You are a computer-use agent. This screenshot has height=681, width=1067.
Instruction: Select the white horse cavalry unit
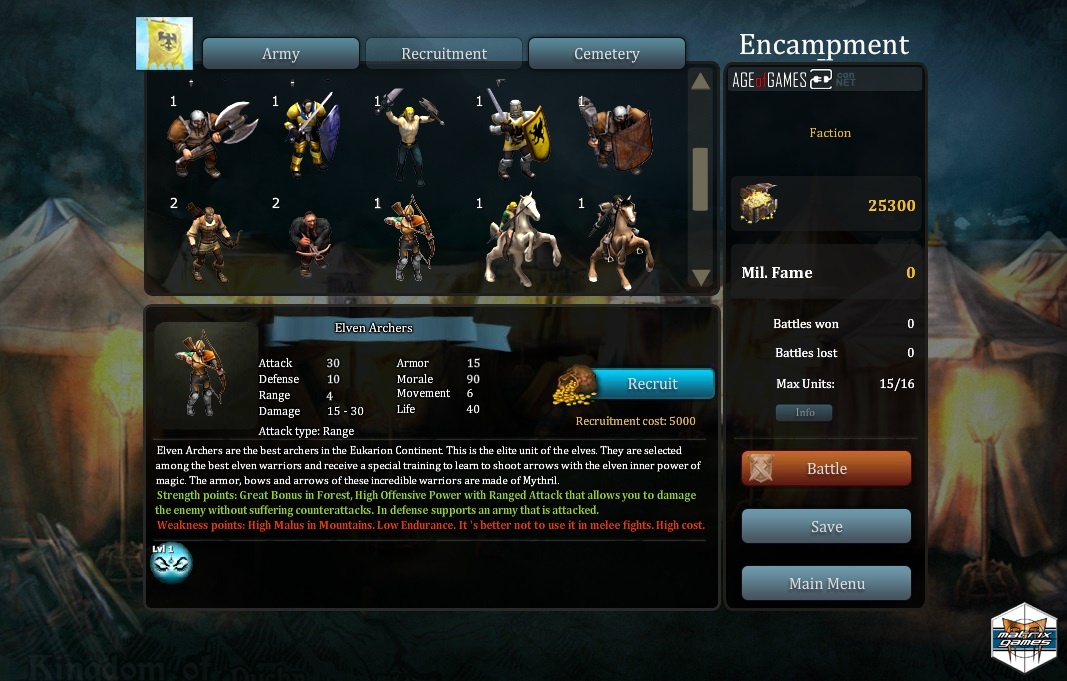514,240
